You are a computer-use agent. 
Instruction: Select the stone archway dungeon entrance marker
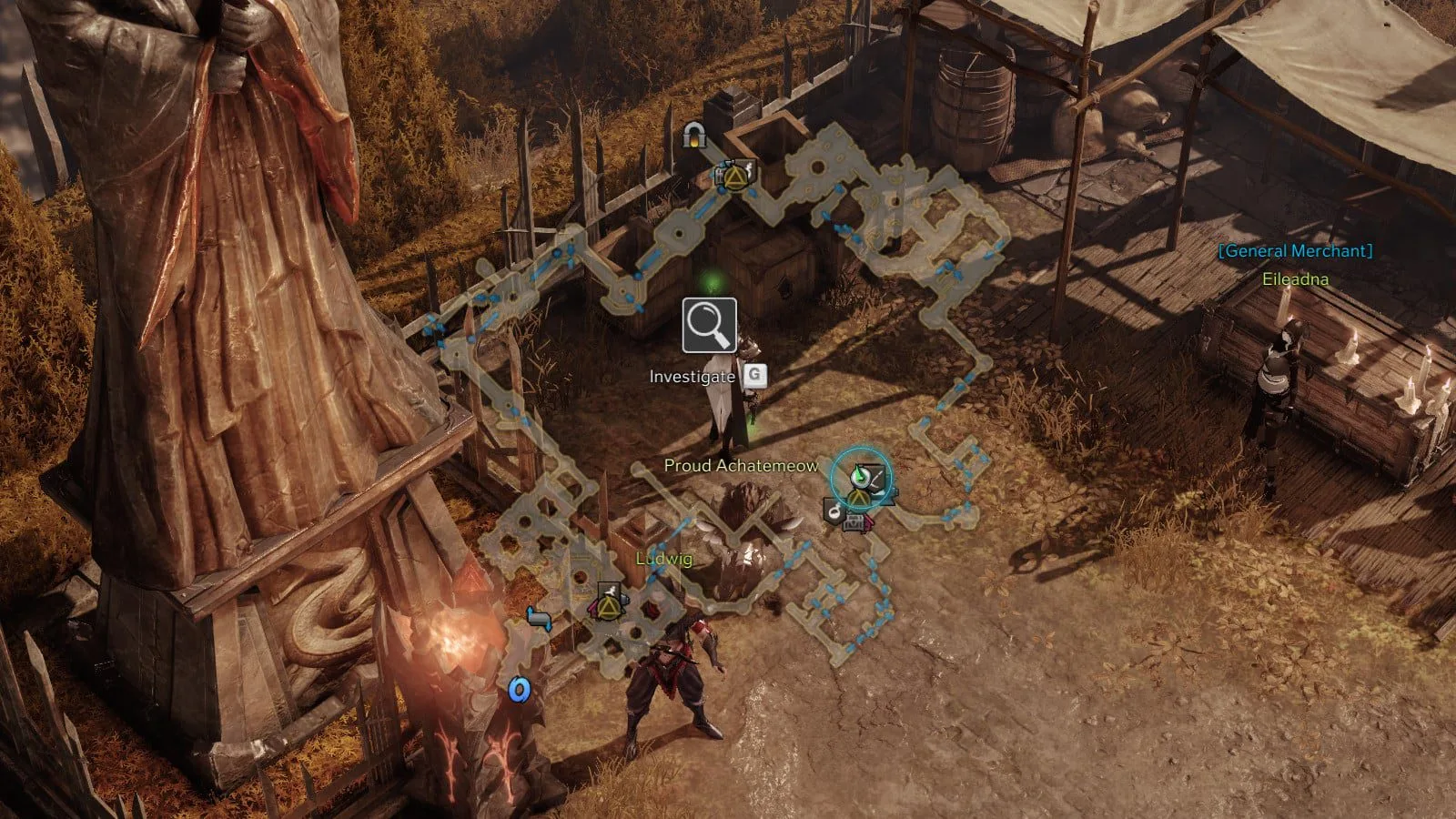coord(695,136)
